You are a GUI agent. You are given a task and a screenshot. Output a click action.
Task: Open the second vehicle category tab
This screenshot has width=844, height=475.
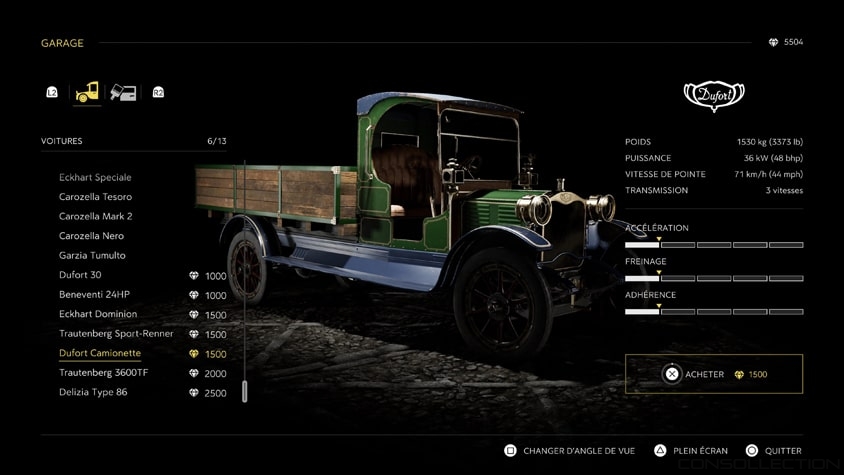(123, 92)
